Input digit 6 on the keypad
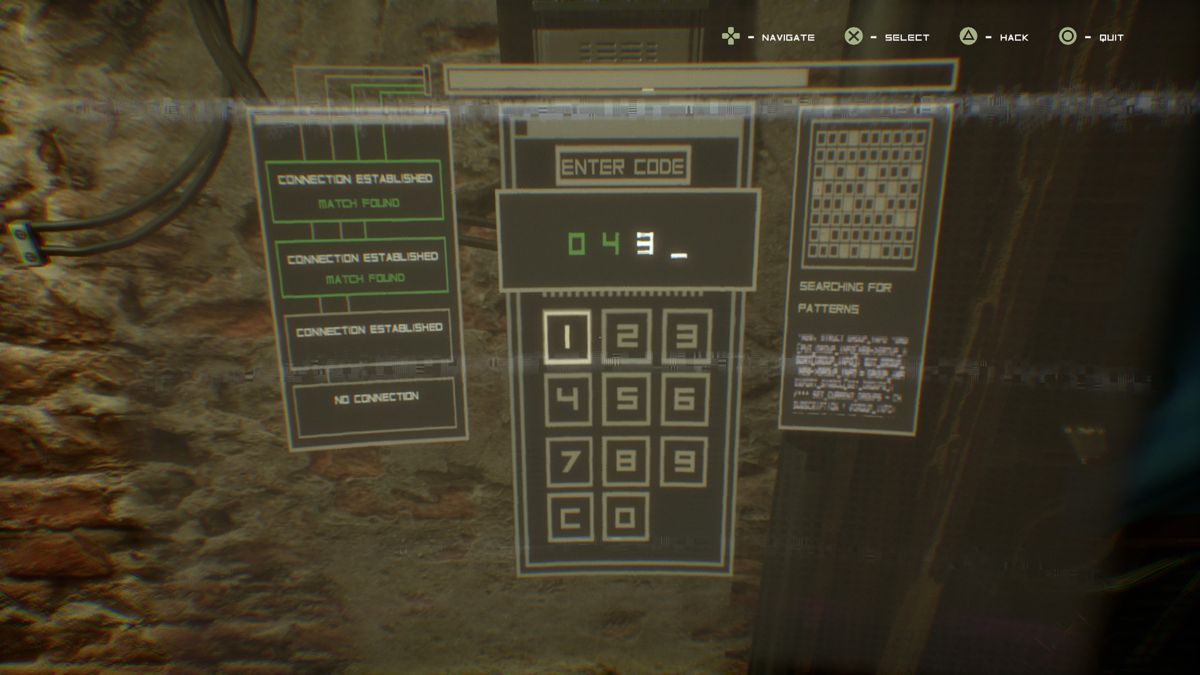This screenshot has height=675, width=1200. 685,399
